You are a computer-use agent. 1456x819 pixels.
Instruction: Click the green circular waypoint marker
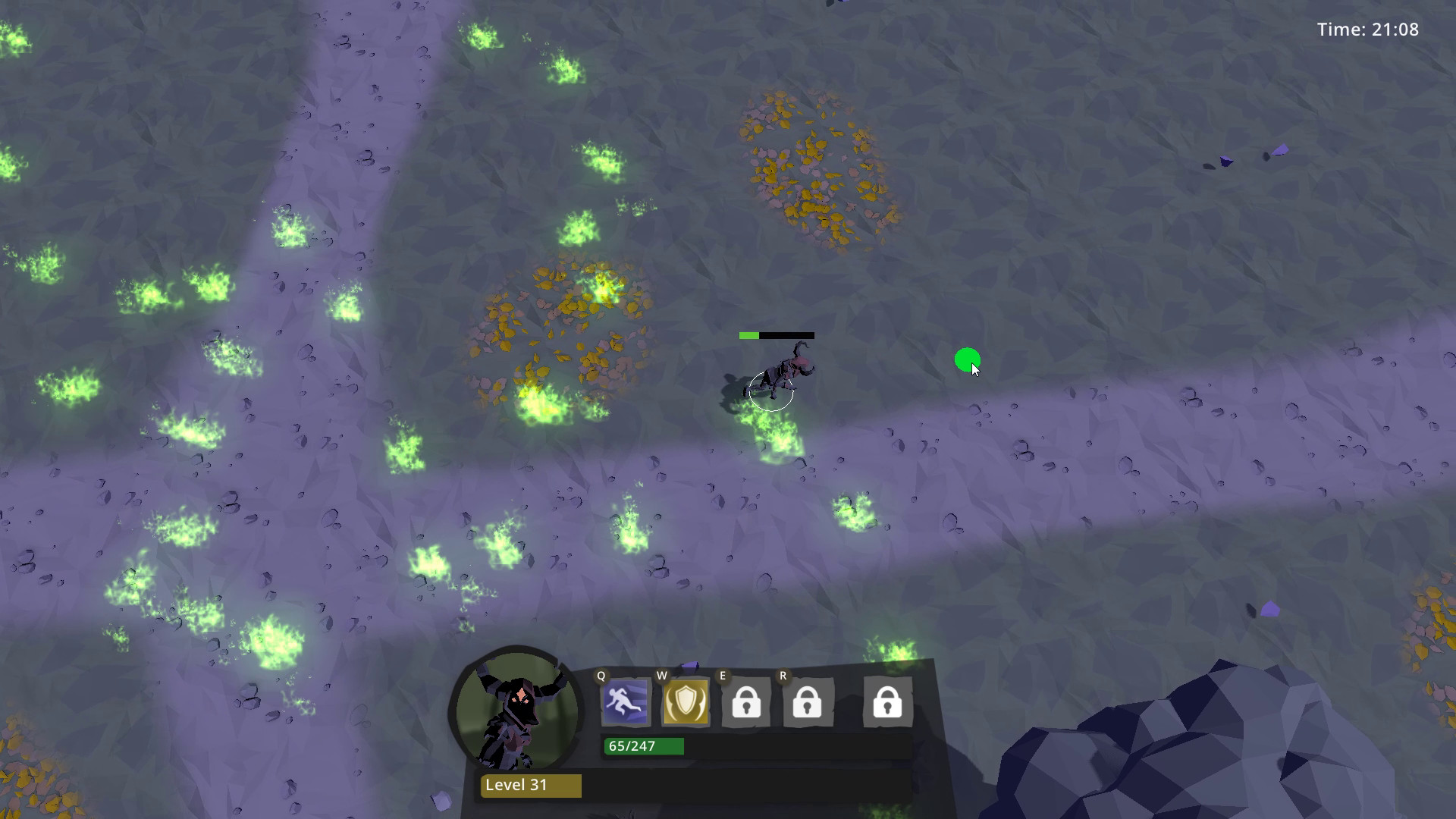(x=966, y=360)
